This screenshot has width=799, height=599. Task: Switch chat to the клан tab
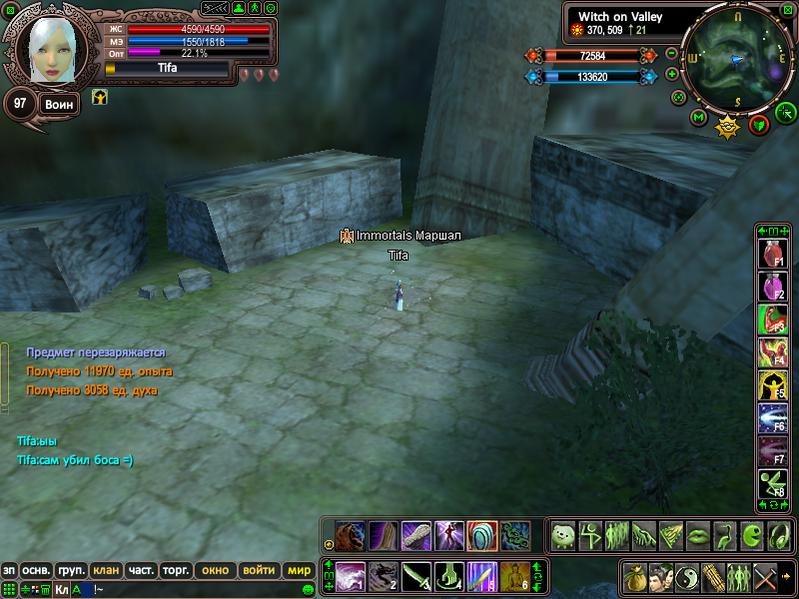click(x=106, y=570)
